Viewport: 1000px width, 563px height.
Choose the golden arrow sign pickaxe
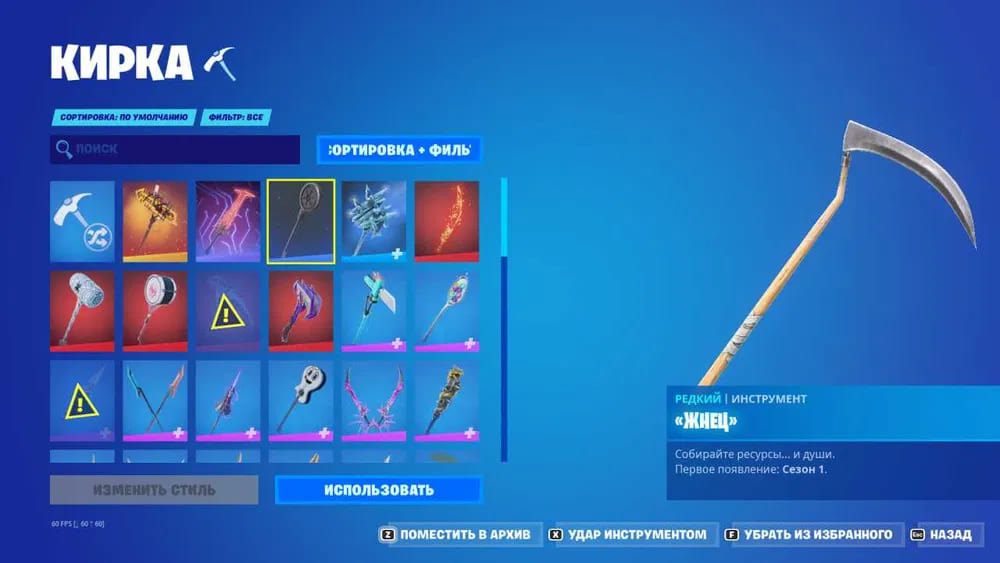pyautogui.click(x=155, y=222)
